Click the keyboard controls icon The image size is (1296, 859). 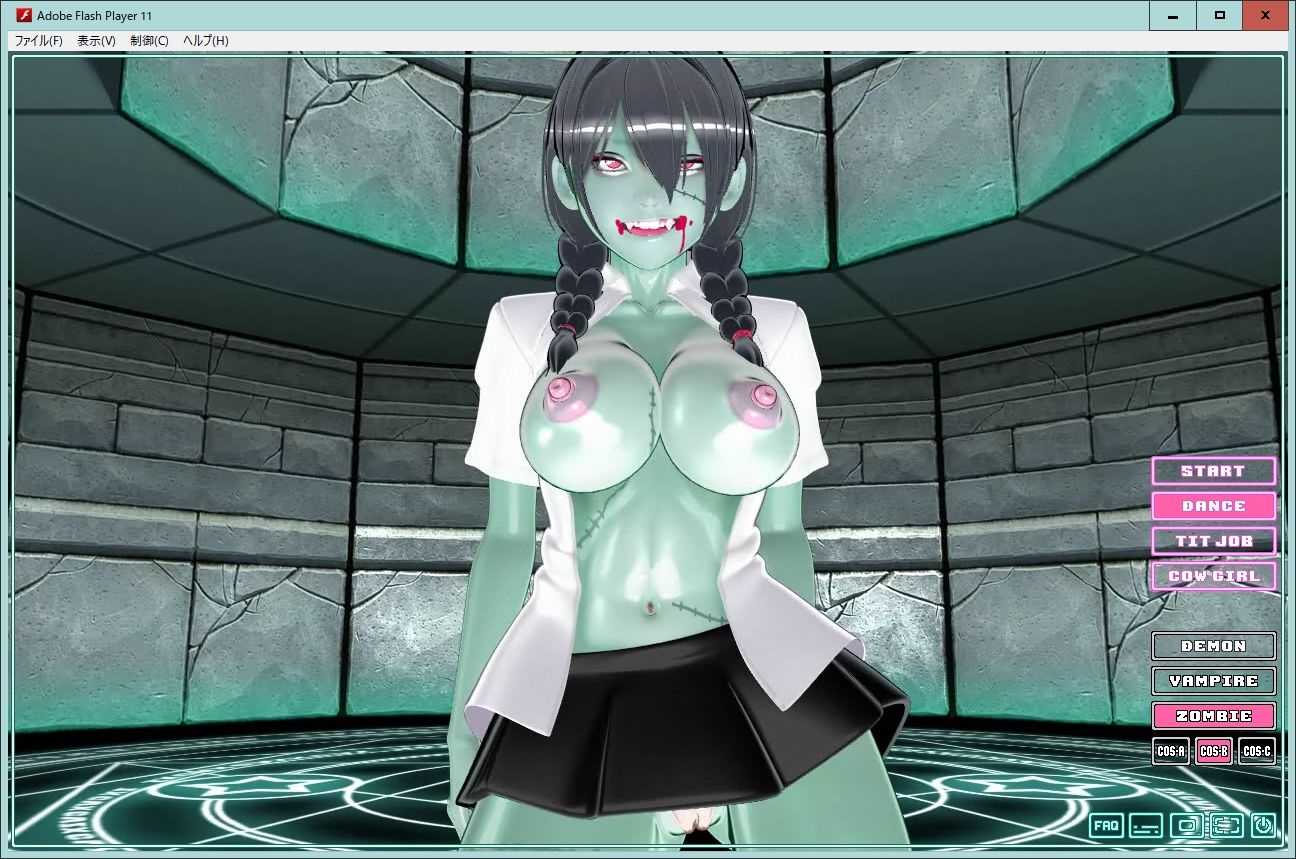1145,826
